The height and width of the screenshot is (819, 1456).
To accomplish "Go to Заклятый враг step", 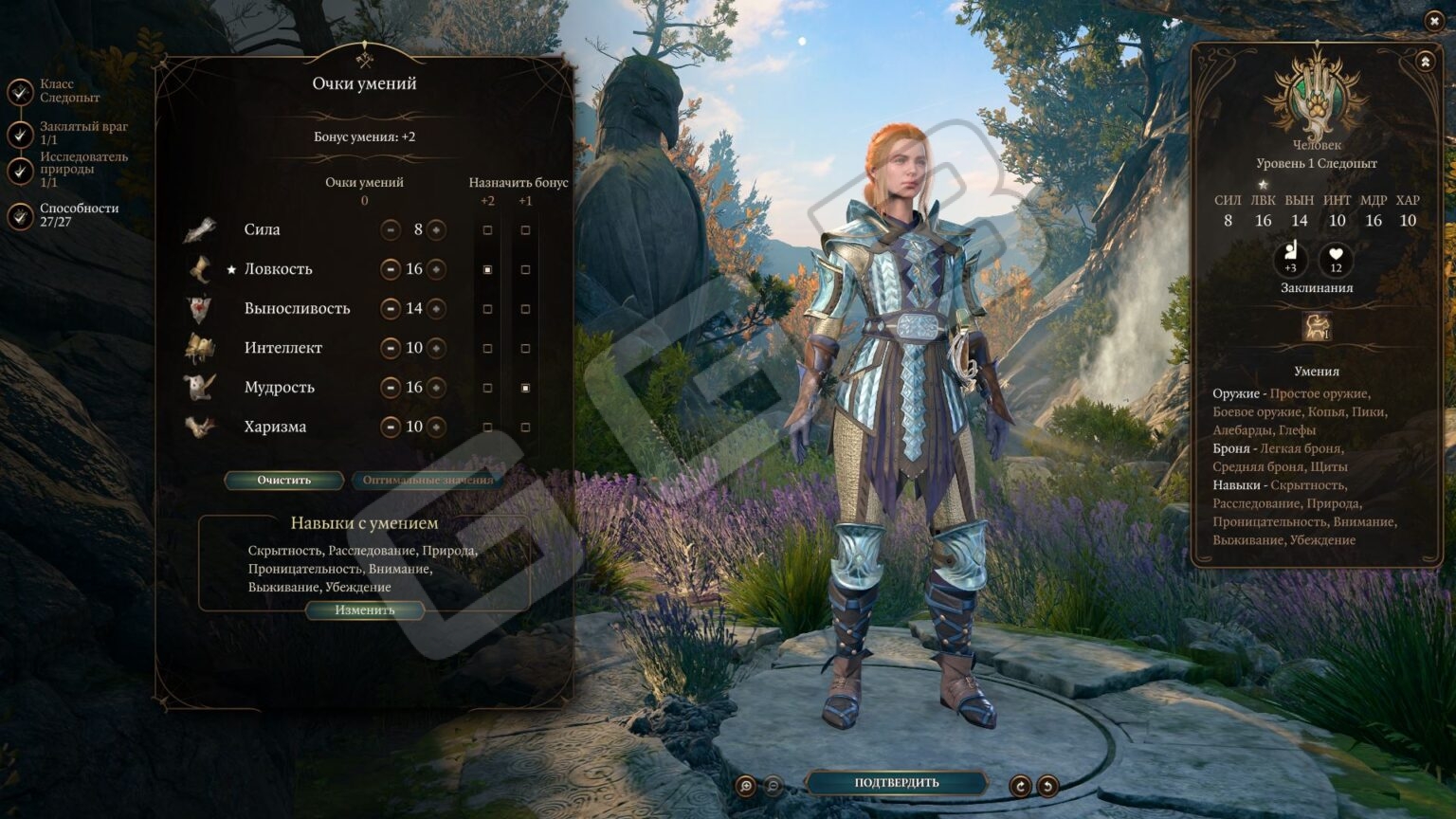I will 21,134.
